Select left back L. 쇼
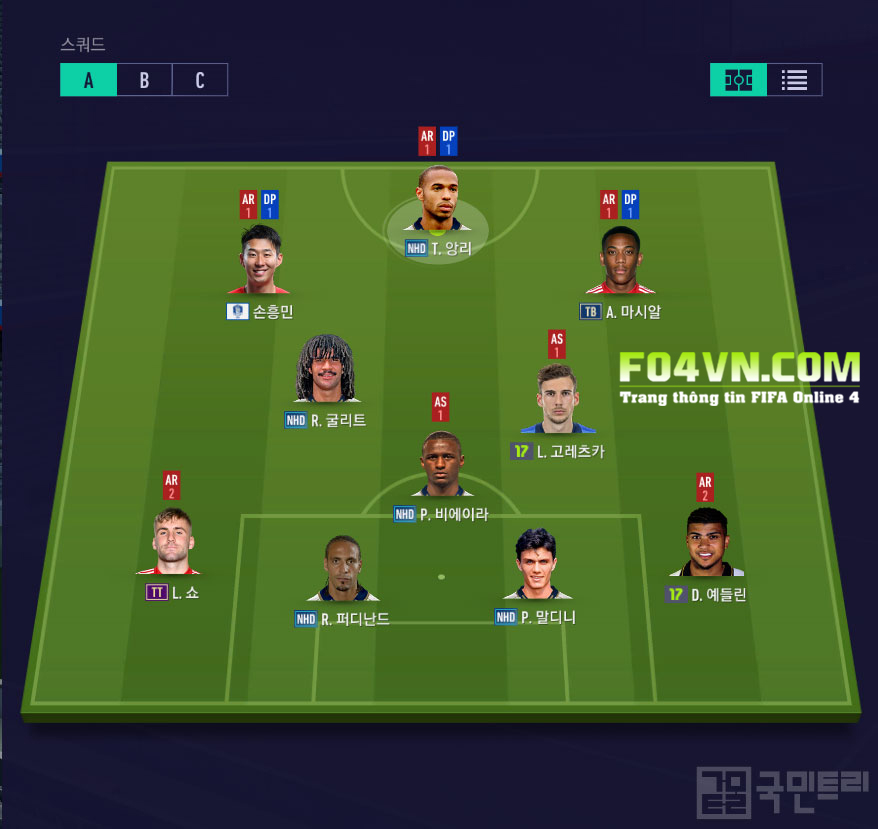Viewport: 878px width, 829px height. click(x=171, y=543)
